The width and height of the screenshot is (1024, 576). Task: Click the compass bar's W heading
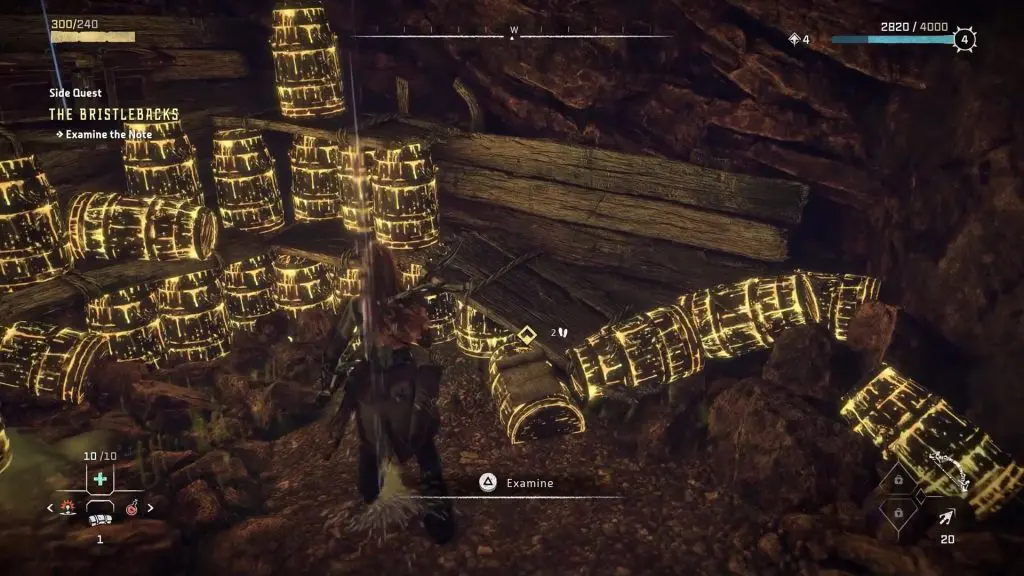[513, 29]
